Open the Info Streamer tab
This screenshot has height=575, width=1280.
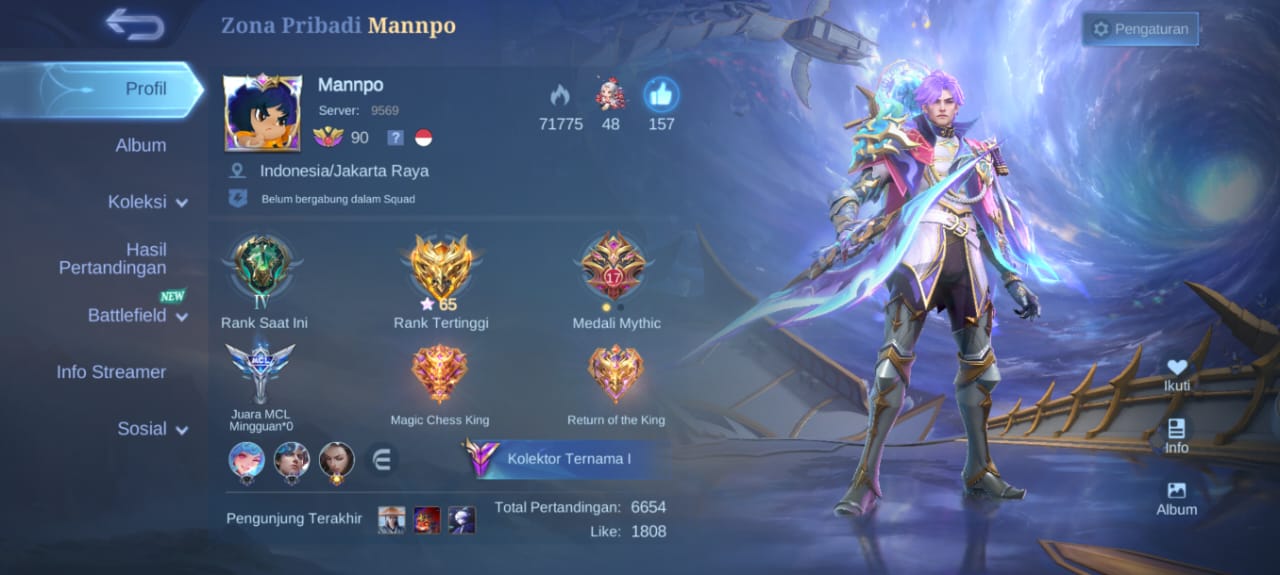[x=111, y=372]
